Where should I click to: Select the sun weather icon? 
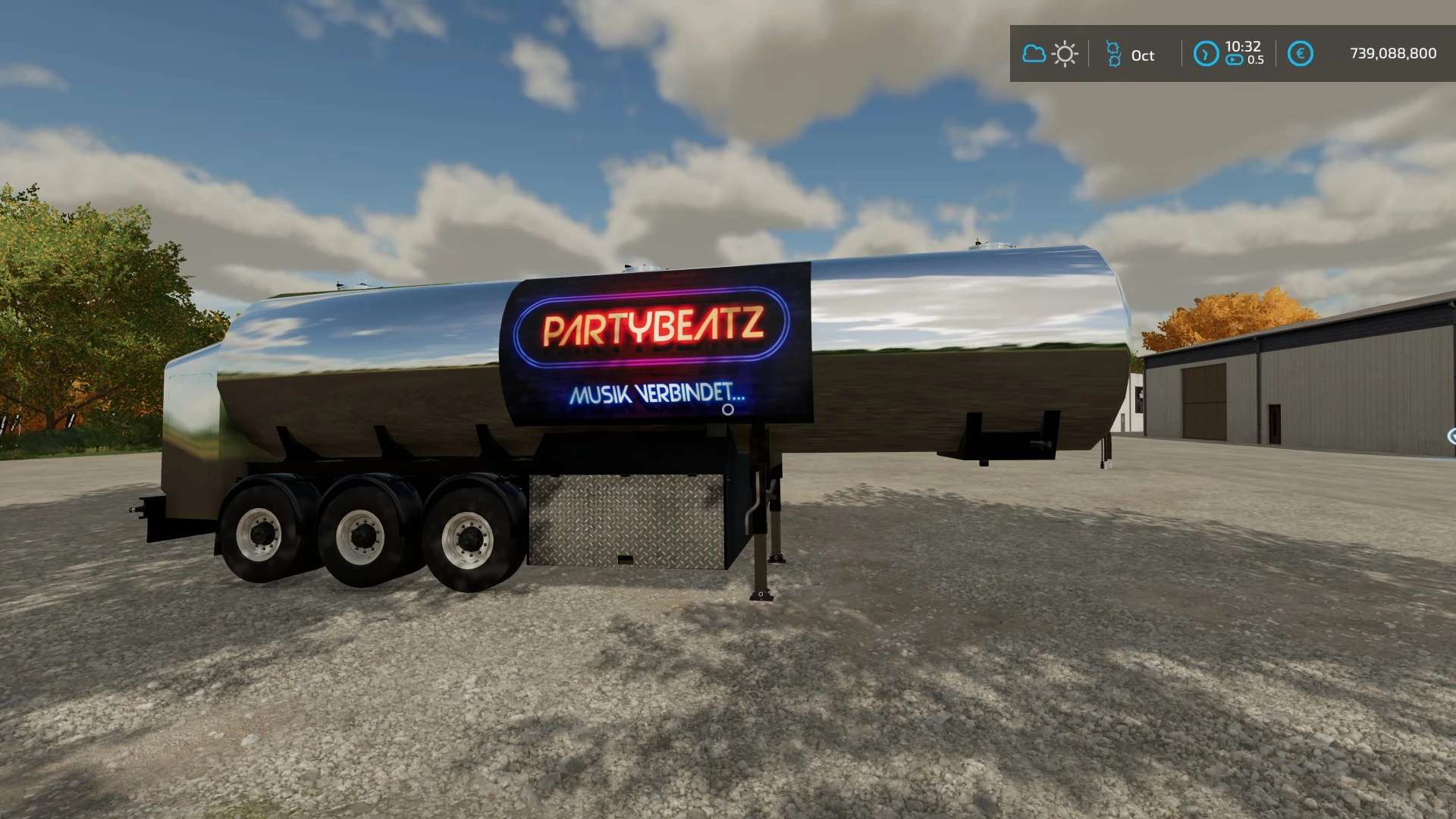point(1065,54)
